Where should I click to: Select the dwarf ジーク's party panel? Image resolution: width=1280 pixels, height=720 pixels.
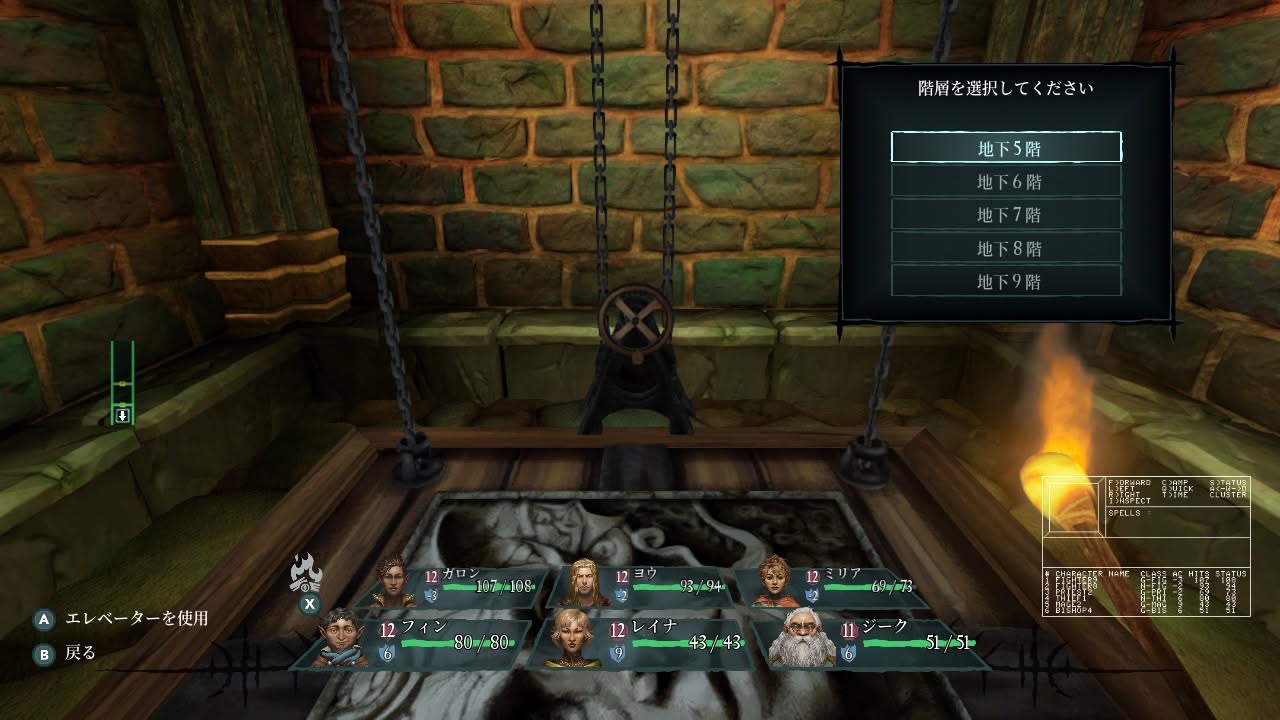[x=872, y=641]
